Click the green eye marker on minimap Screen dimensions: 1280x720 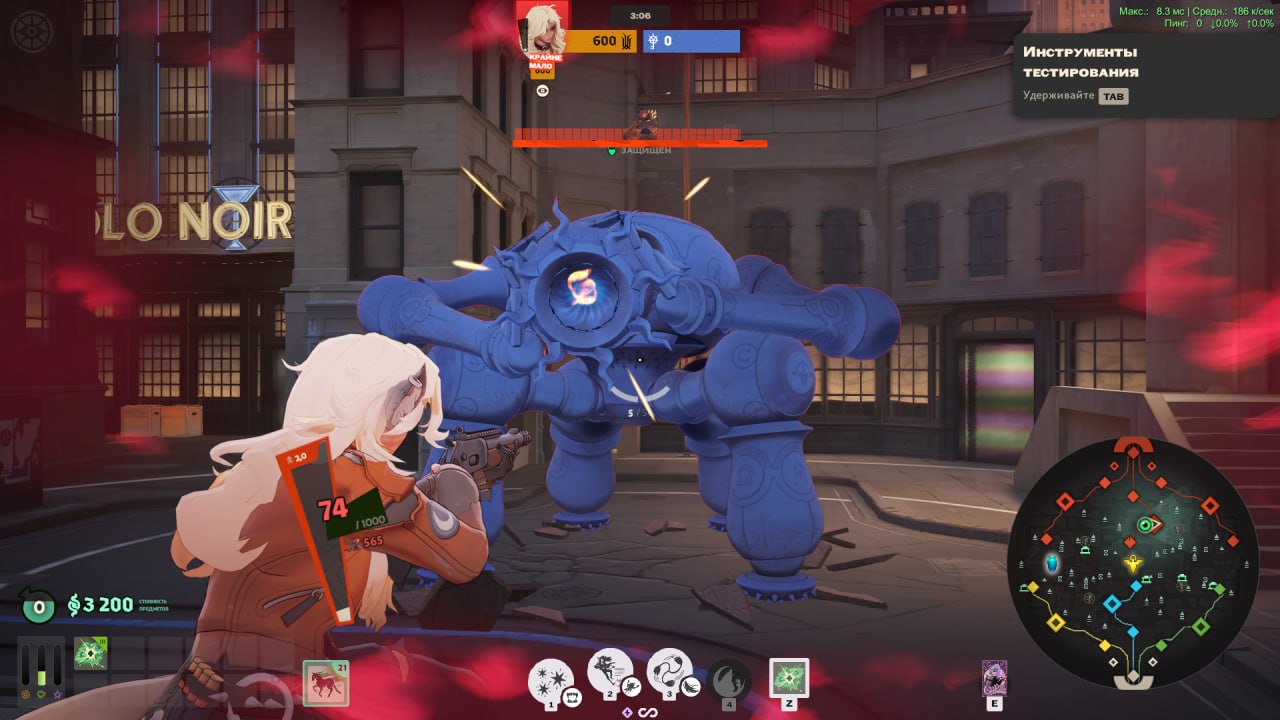pyautogui.click(x=1146, y=524)
